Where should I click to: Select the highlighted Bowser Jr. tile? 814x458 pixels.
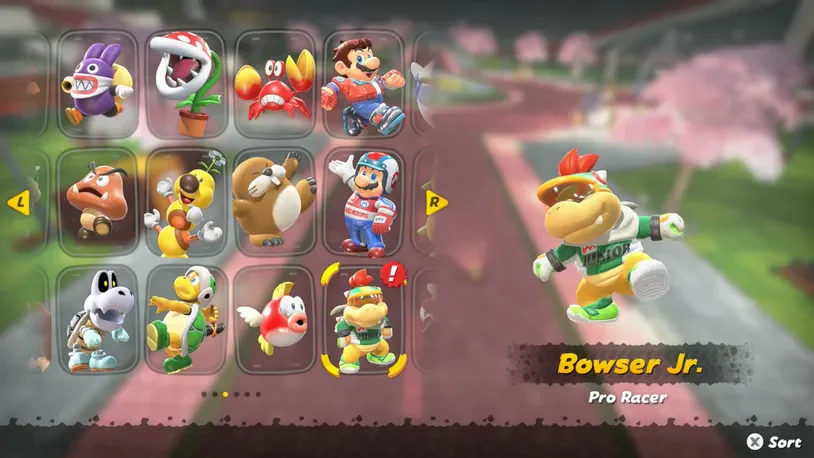[363, 320]
